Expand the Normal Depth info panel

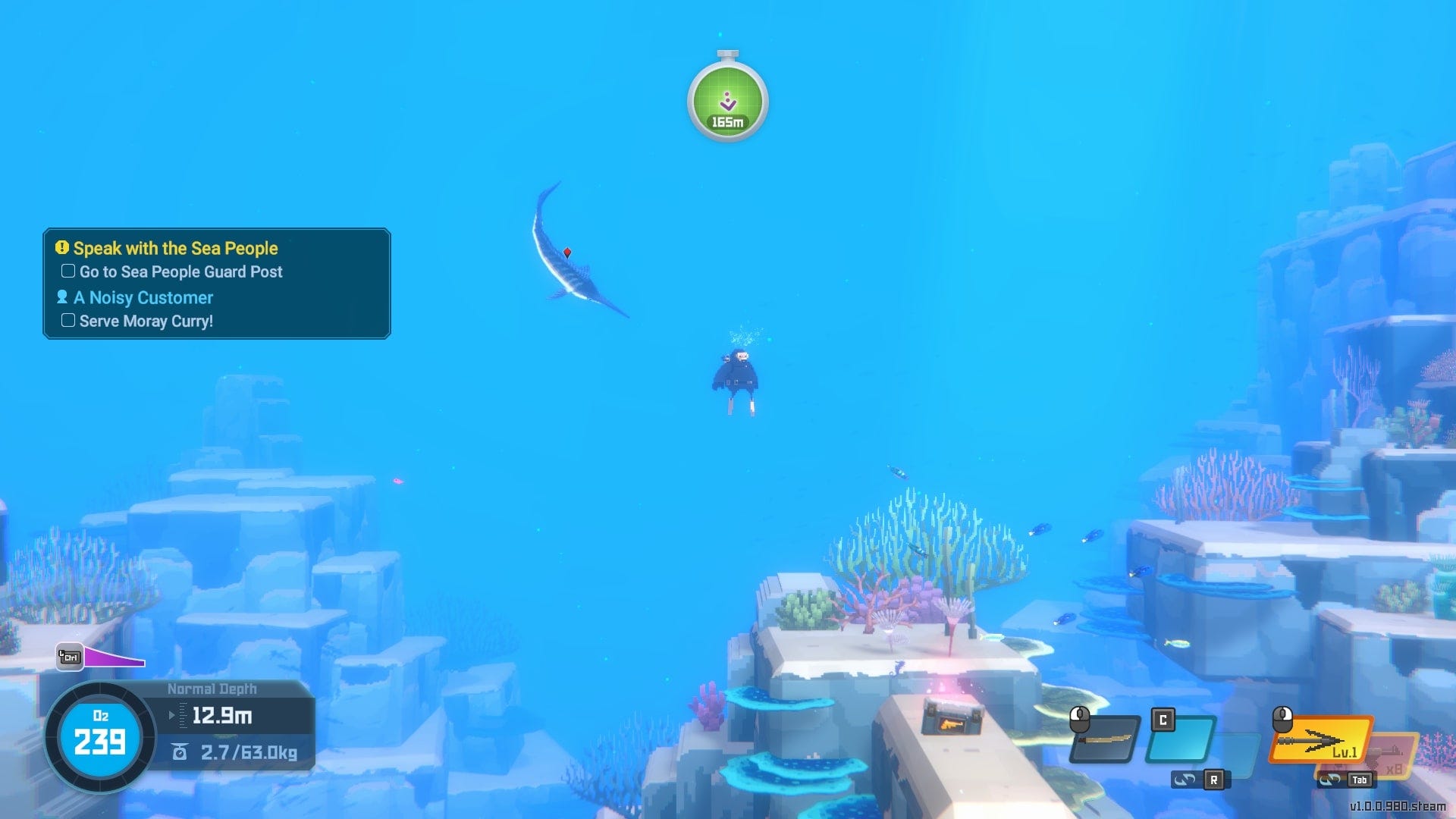tap(212, 689)
